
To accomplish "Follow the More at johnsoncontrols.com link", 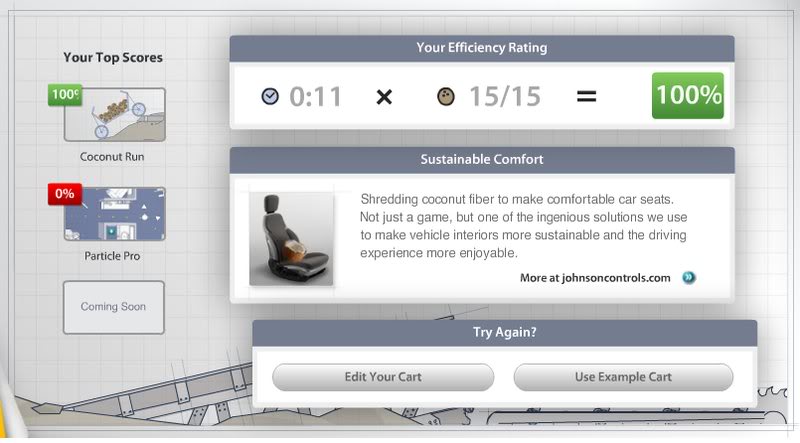I will [x=595, y=278].
